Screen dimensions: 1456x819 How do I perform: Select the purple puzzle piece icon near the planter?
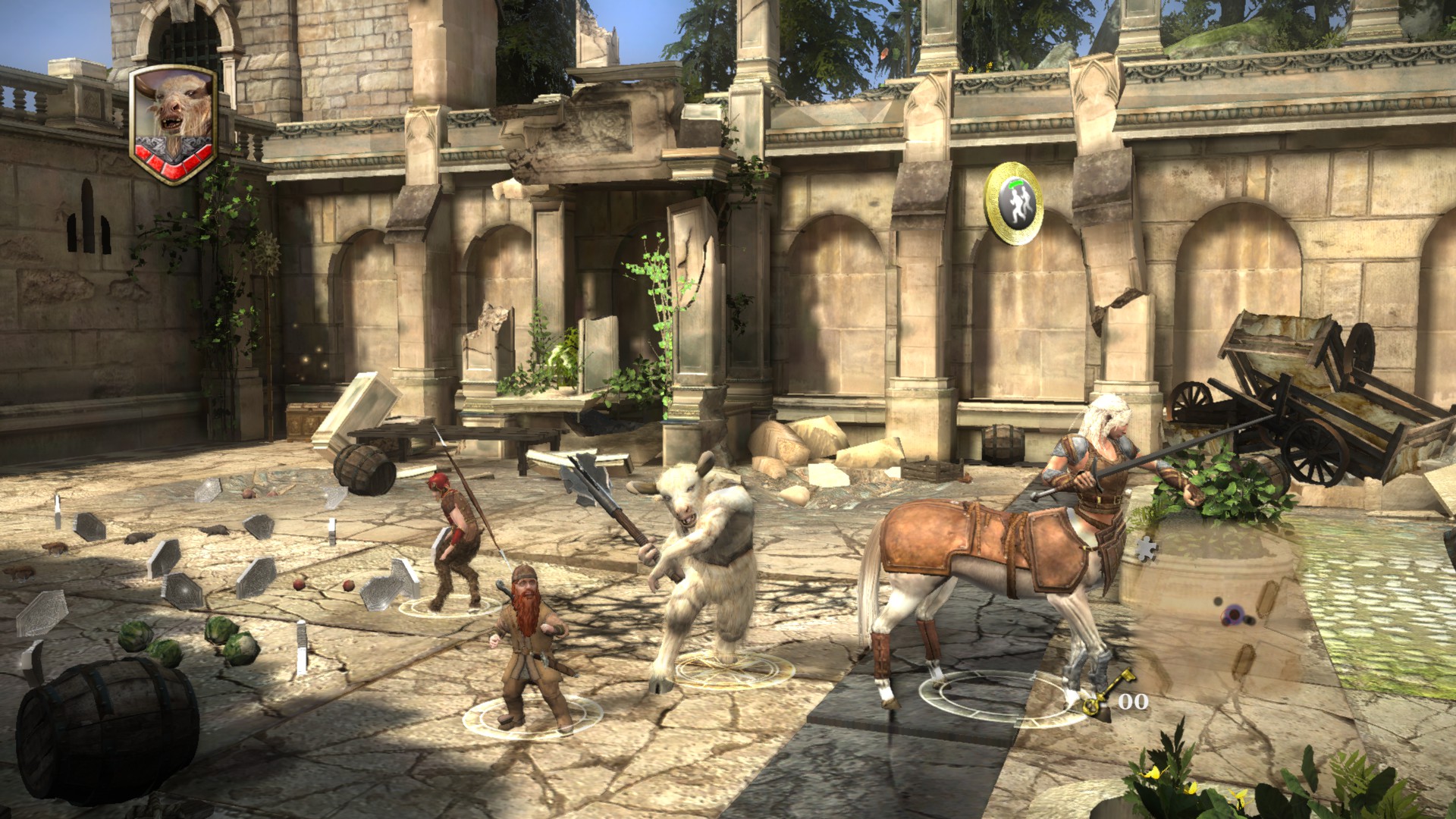pyautogui.click(x=1147, y=548)
